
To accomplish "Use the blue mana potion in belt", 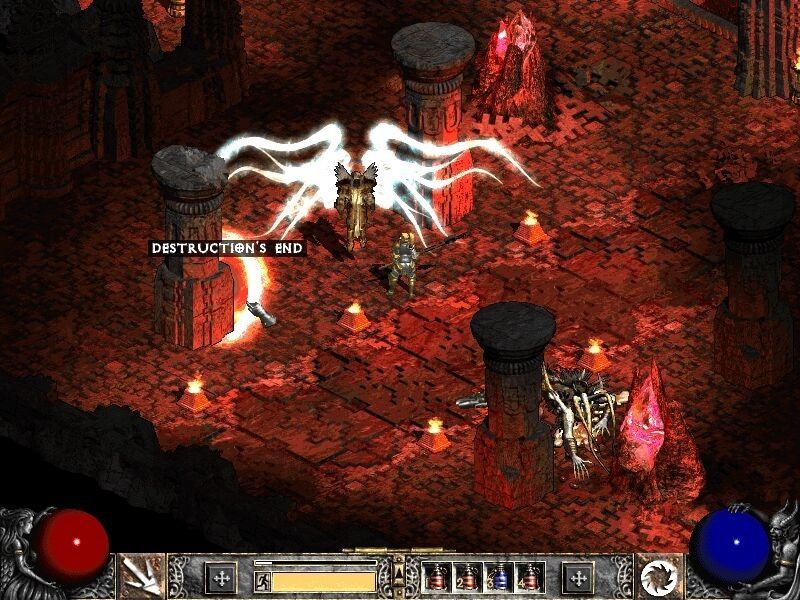I will click(x=497, y=577).
